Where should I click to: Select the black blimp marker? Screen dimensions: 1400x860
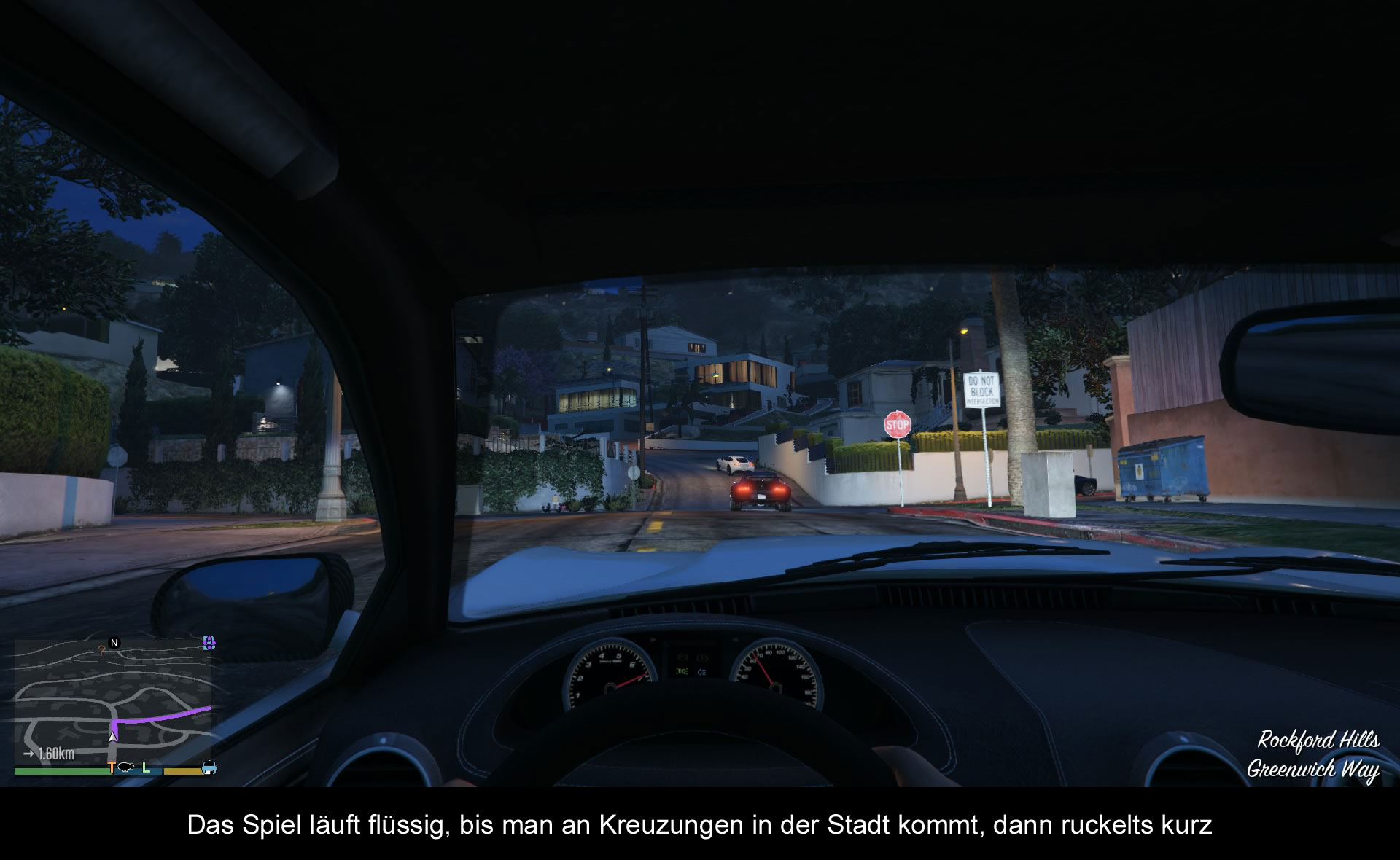point(126,767)
